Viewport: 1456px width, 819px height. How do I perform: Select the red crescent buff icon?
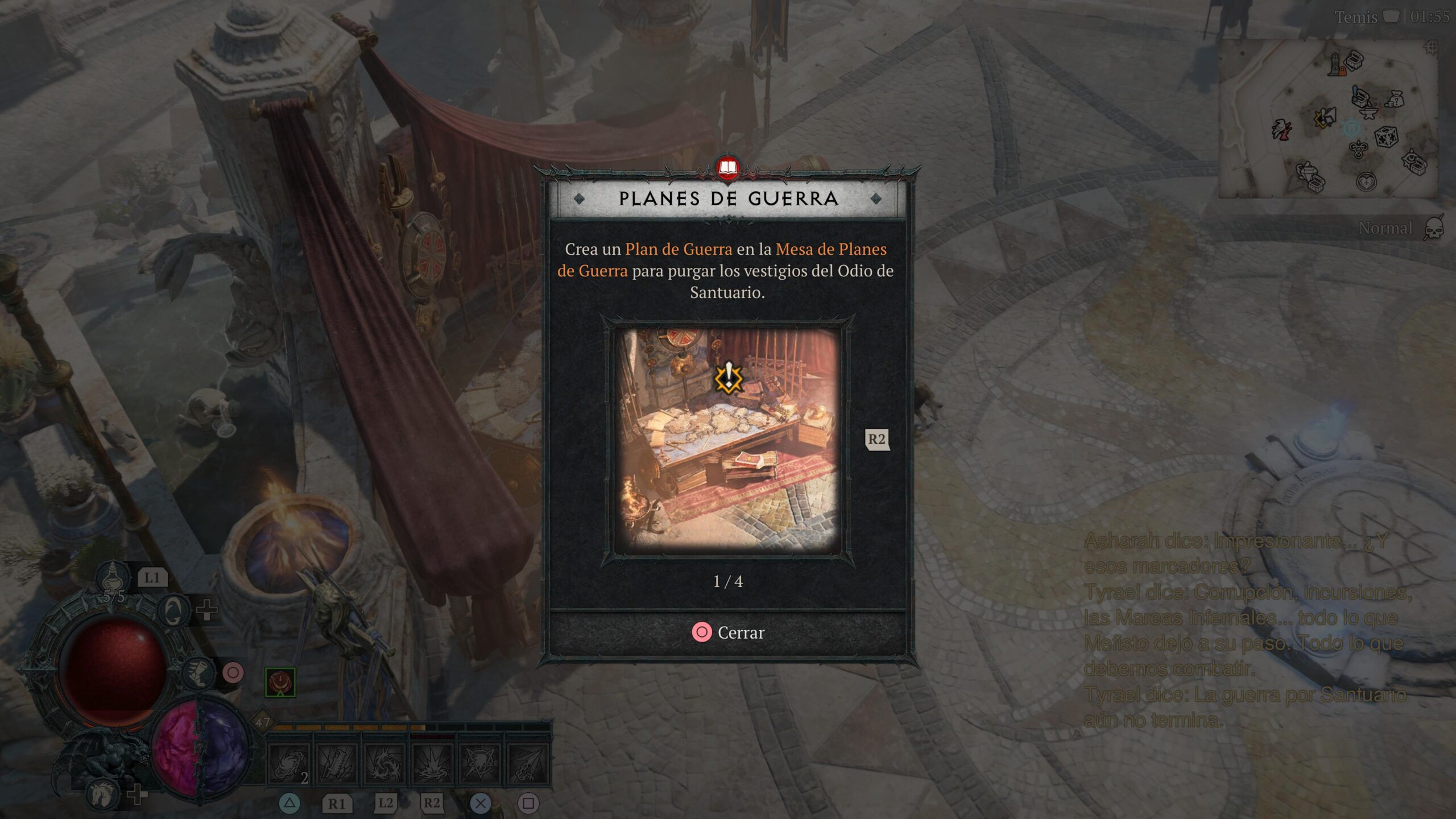(x=280, y=682)
